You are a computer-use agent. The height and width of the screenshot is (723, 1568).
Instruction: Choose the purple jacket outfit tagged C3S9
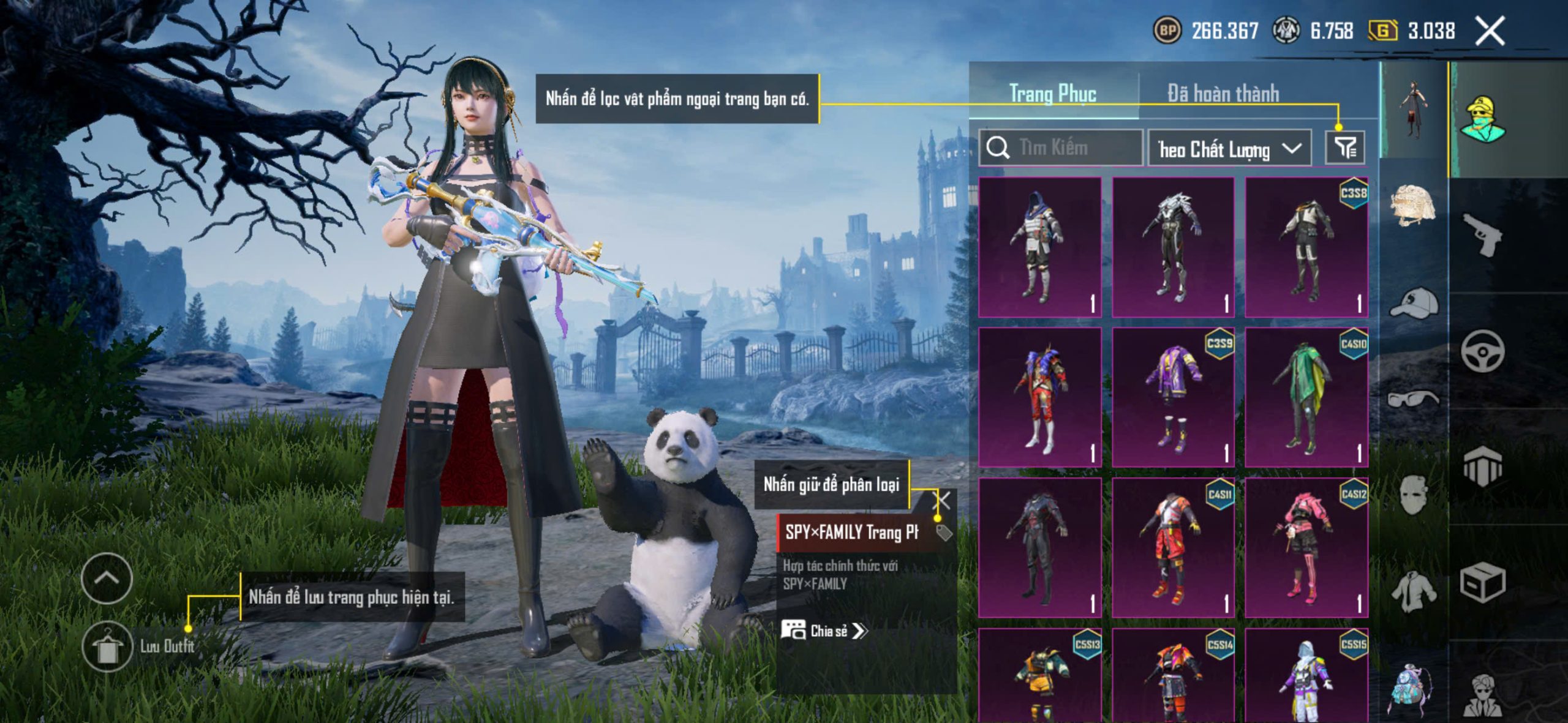coord(1173,397)
